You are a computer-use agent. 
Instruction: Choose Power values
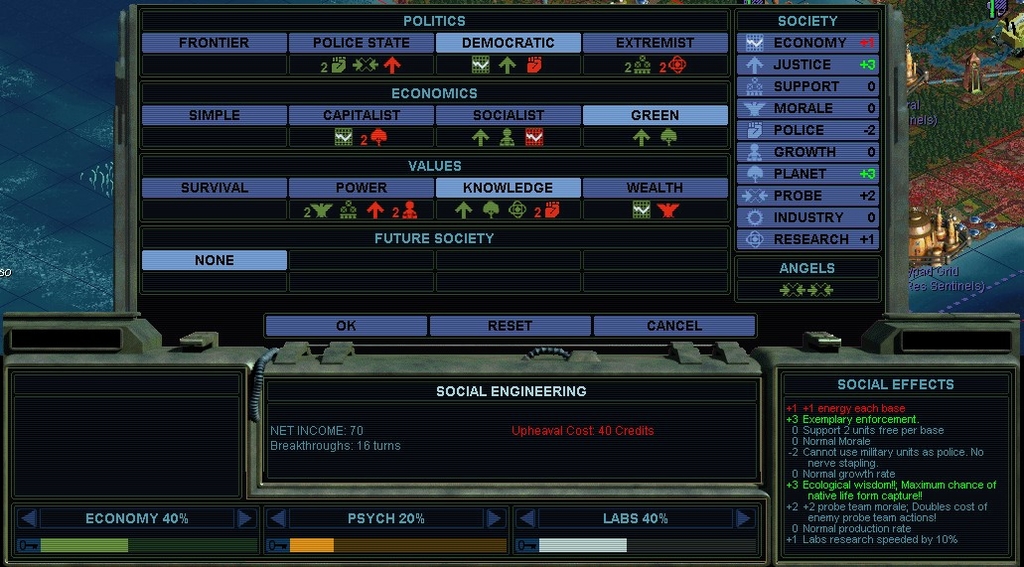(361, 187)
